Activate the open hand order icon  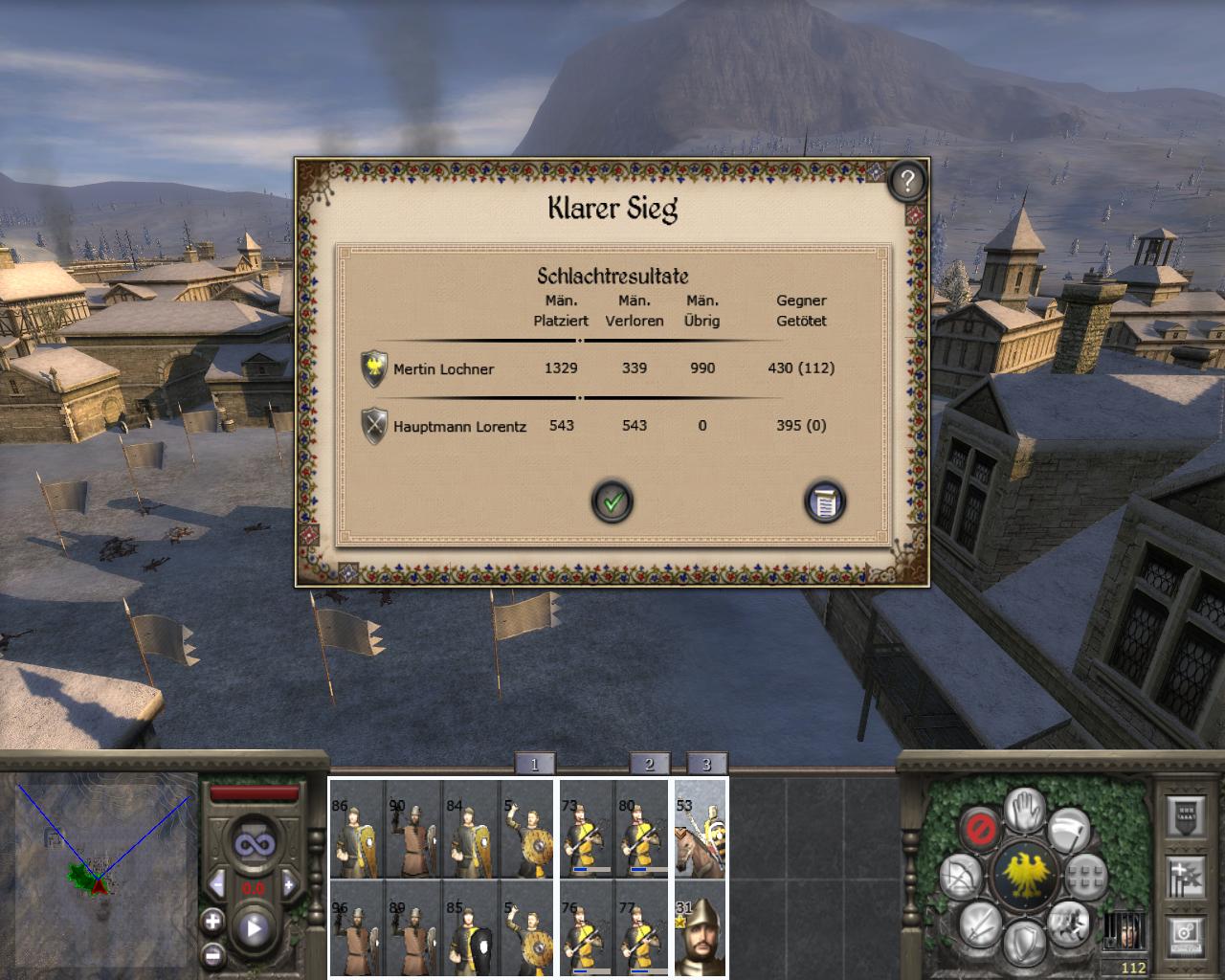coord(1024,810)
